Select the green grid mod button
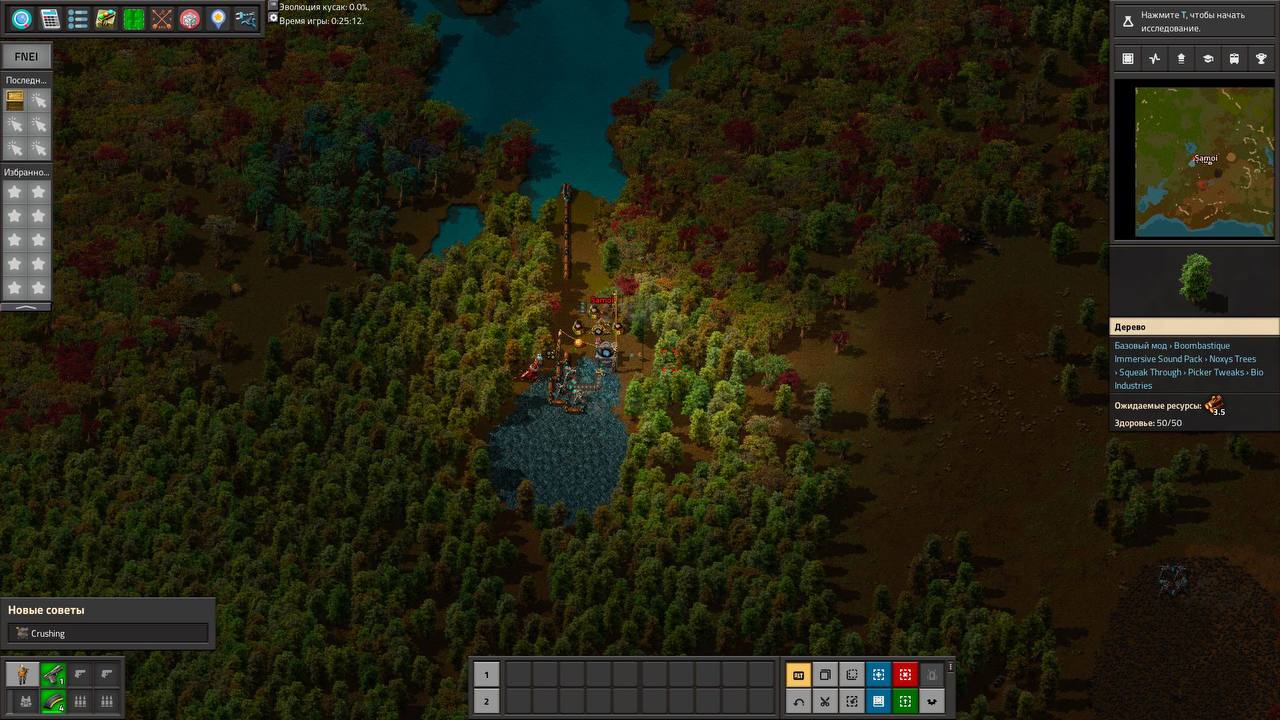The image size is (1280, 720). pos(134,19)
